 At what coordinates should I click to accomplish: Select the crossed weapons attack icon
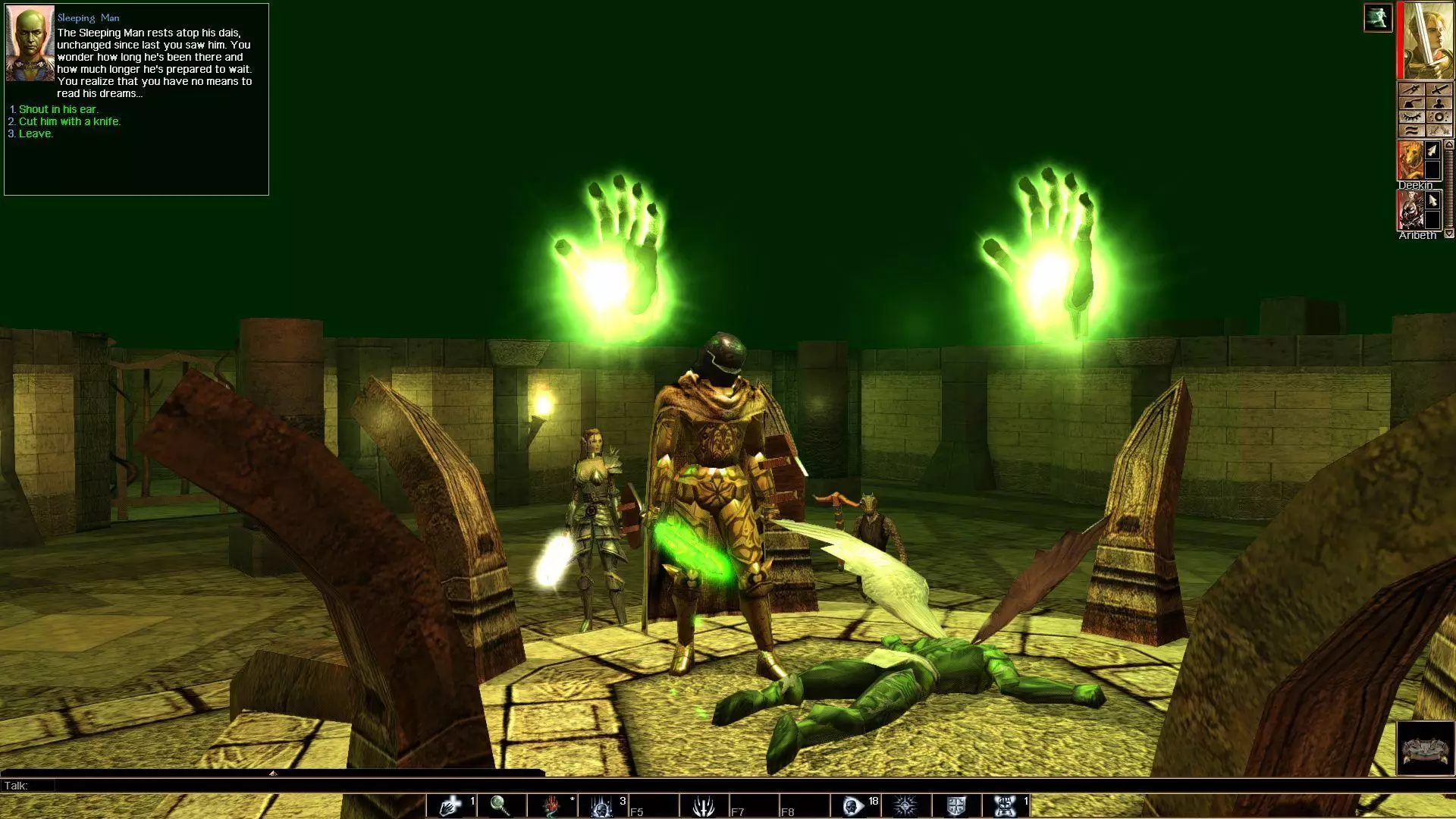click(x=1439, y=130)
